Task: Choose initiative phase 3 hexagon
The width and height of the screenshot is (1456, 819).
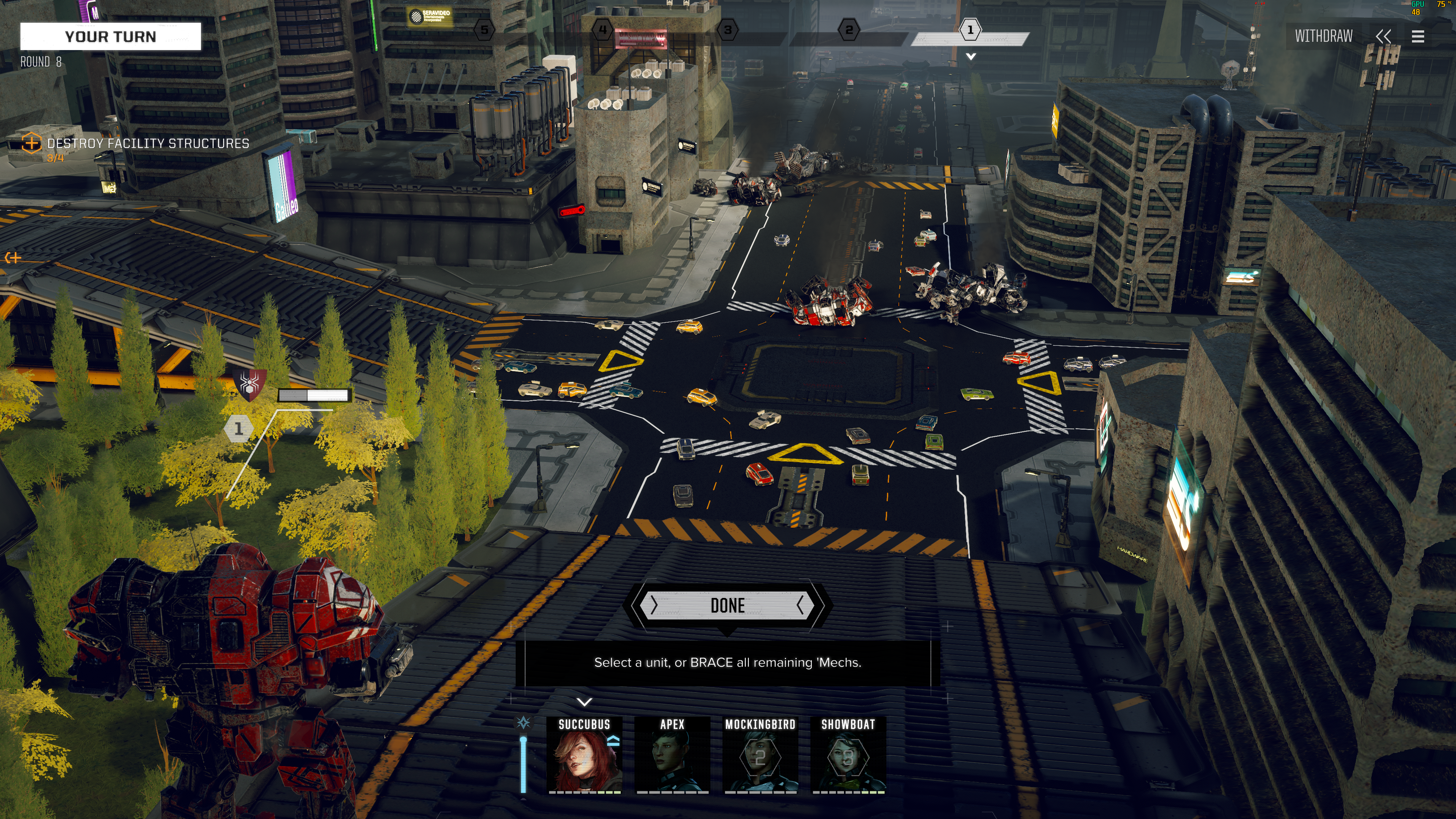Action: click(x=728, y=30)
